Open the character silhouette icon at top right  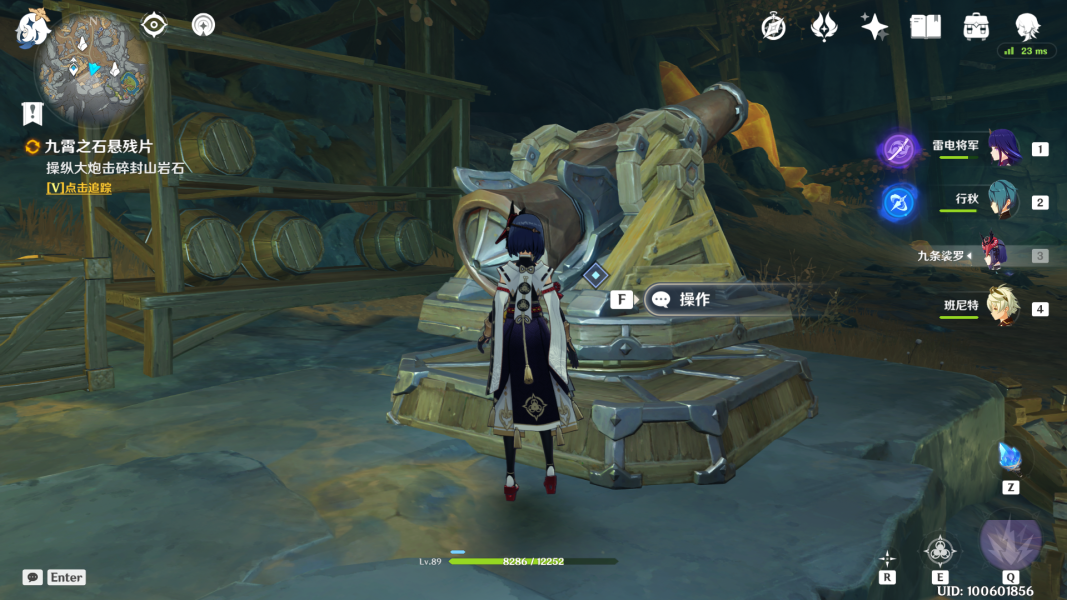click(x=1027, y=27)
